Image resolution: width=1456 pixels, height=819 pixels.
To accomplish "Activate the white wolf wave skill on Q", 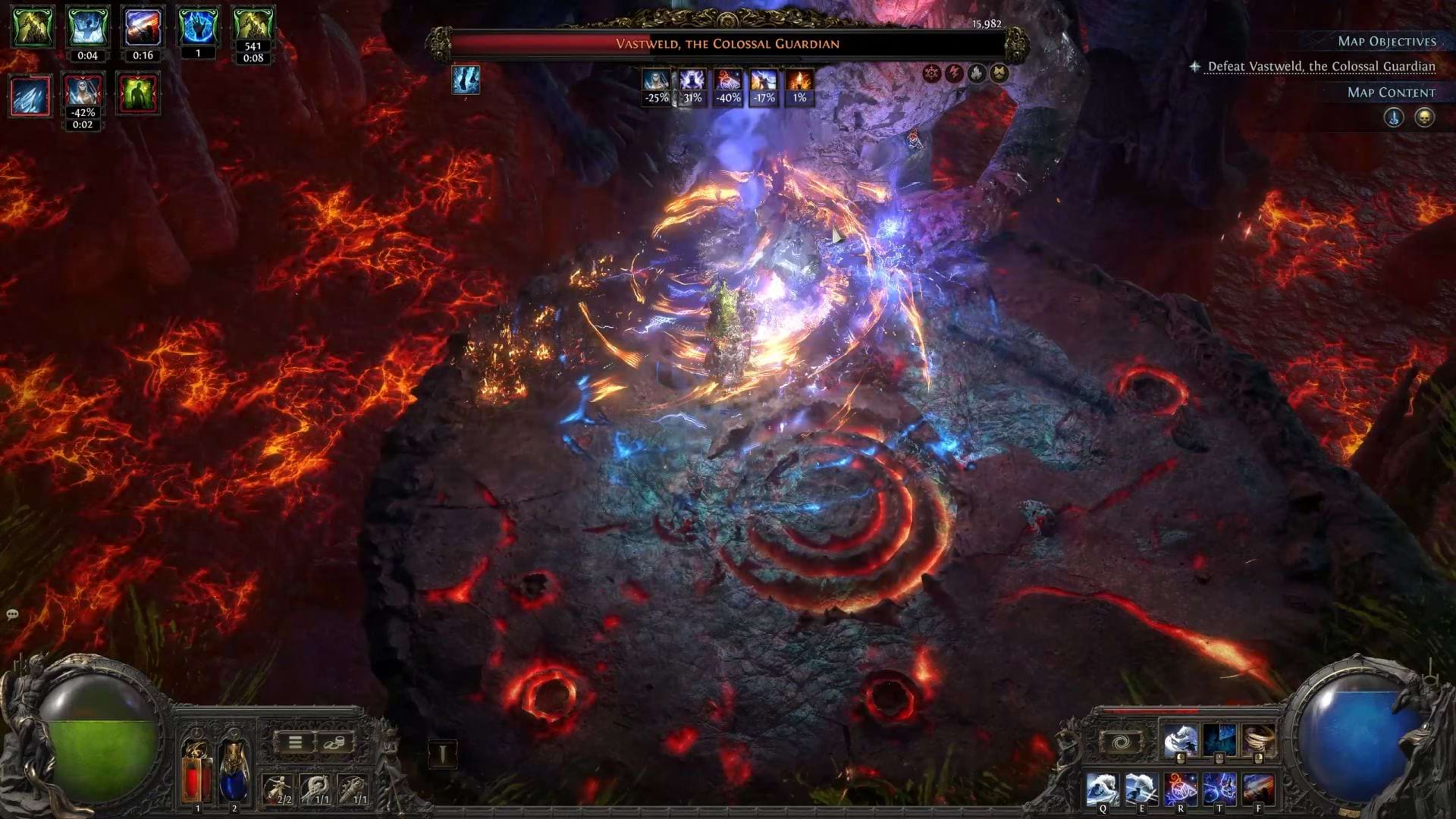I will [x=1102, y=789].
